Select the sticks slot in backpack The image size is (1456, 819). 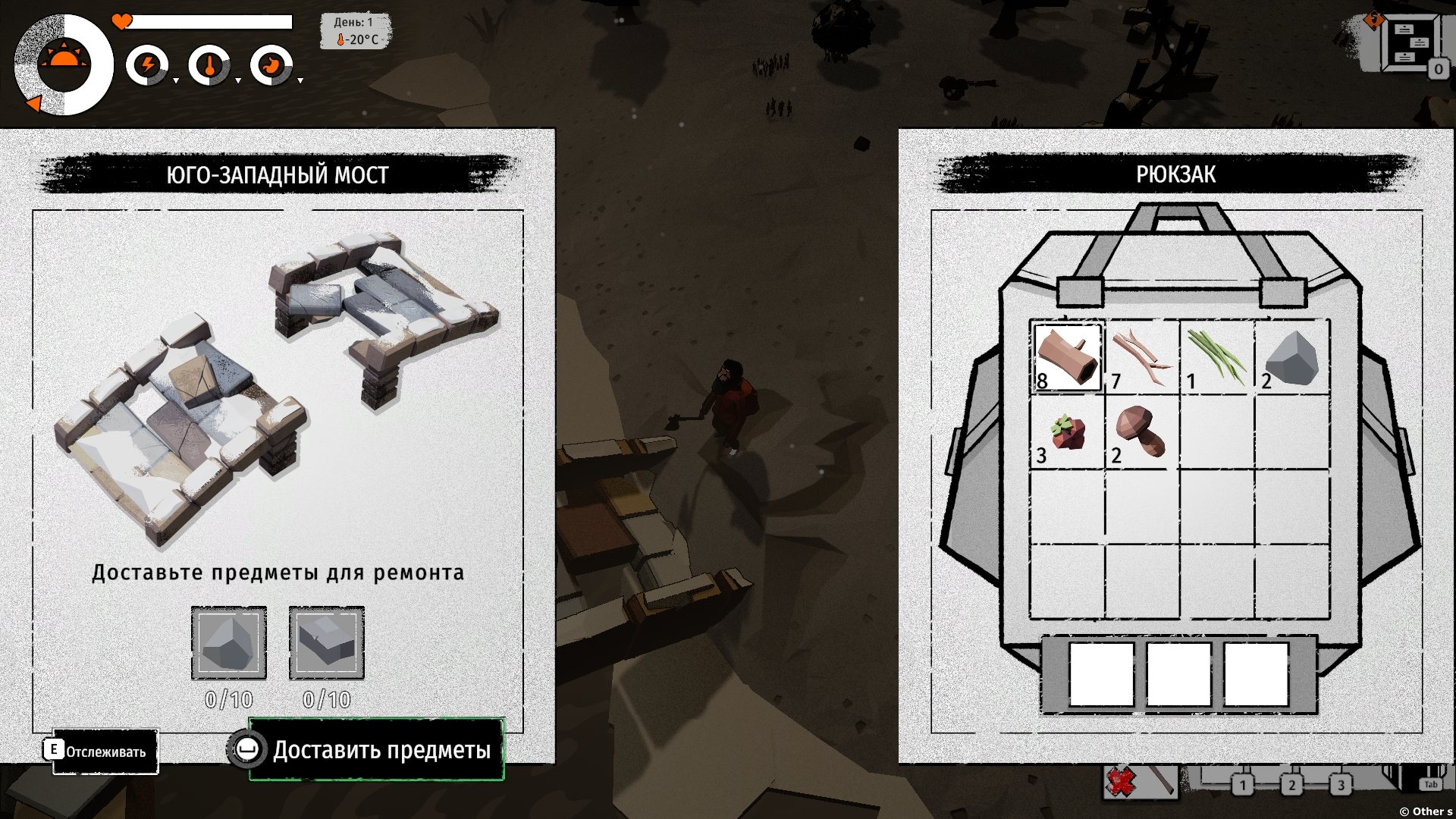(x=1141, y=357)
